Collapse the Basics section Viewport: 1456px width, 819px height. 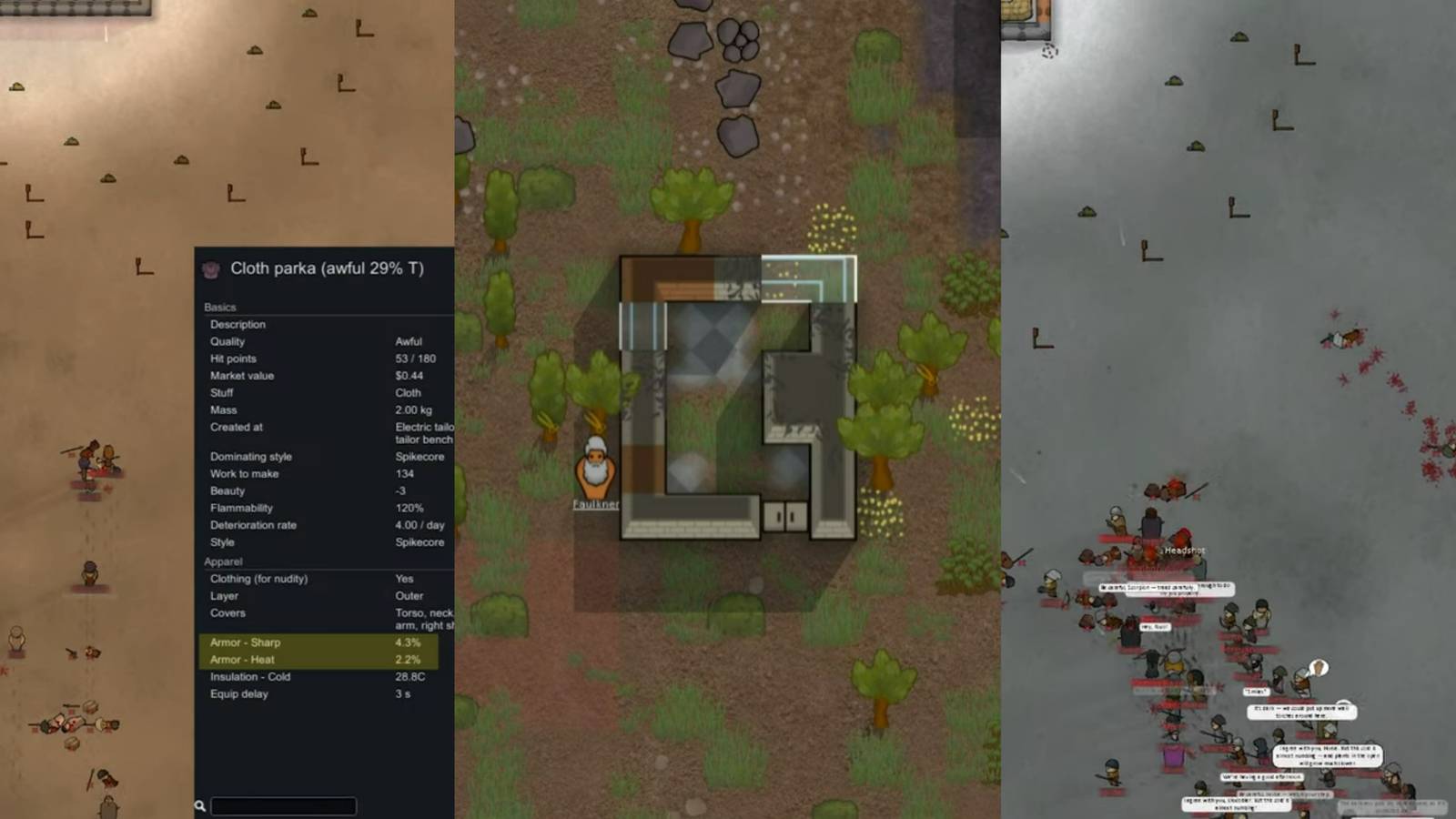pyautogui.click(x=220, y=307)
